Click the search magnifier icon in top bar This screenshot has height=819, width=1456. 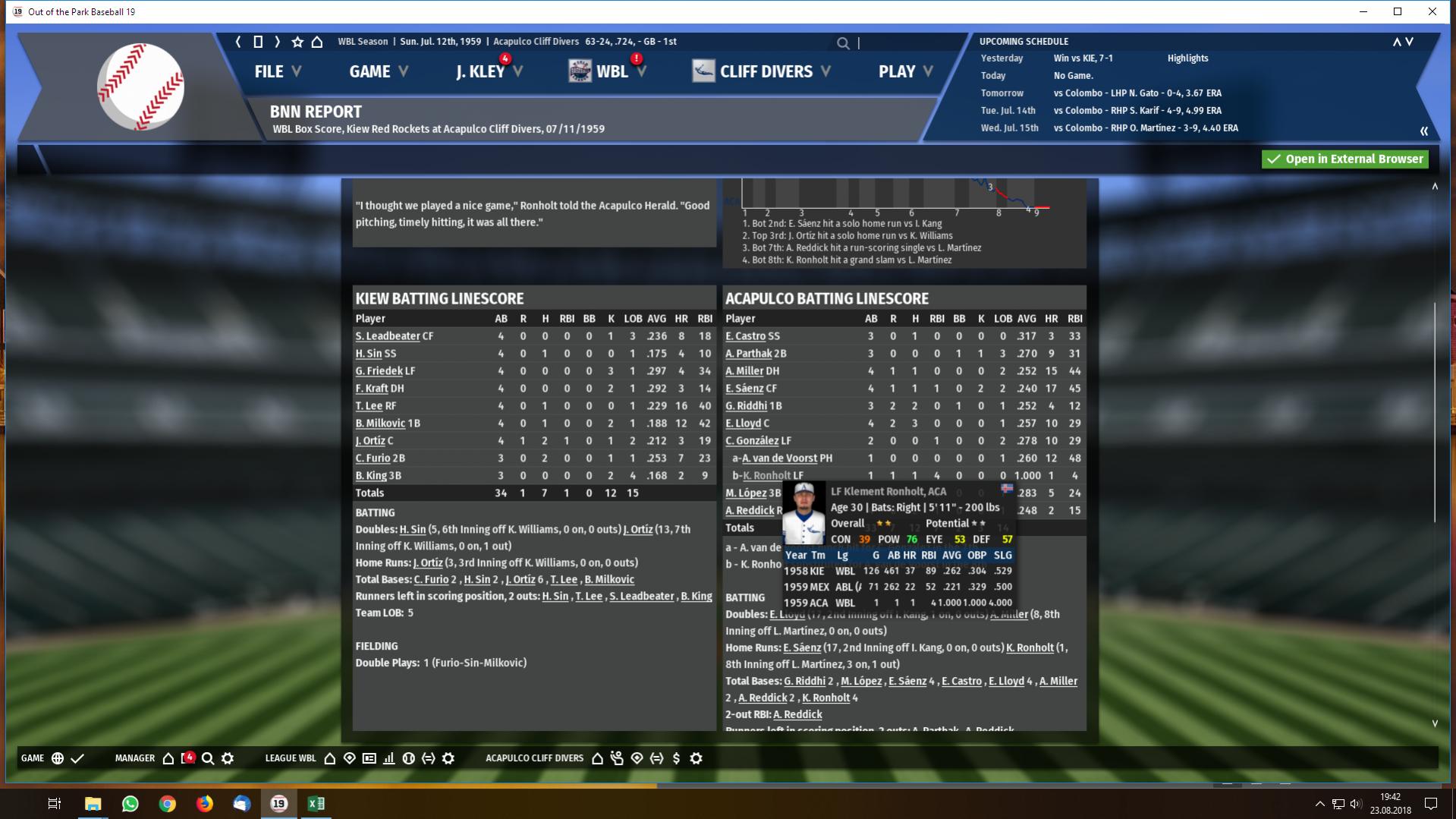[x=843, y=43]
